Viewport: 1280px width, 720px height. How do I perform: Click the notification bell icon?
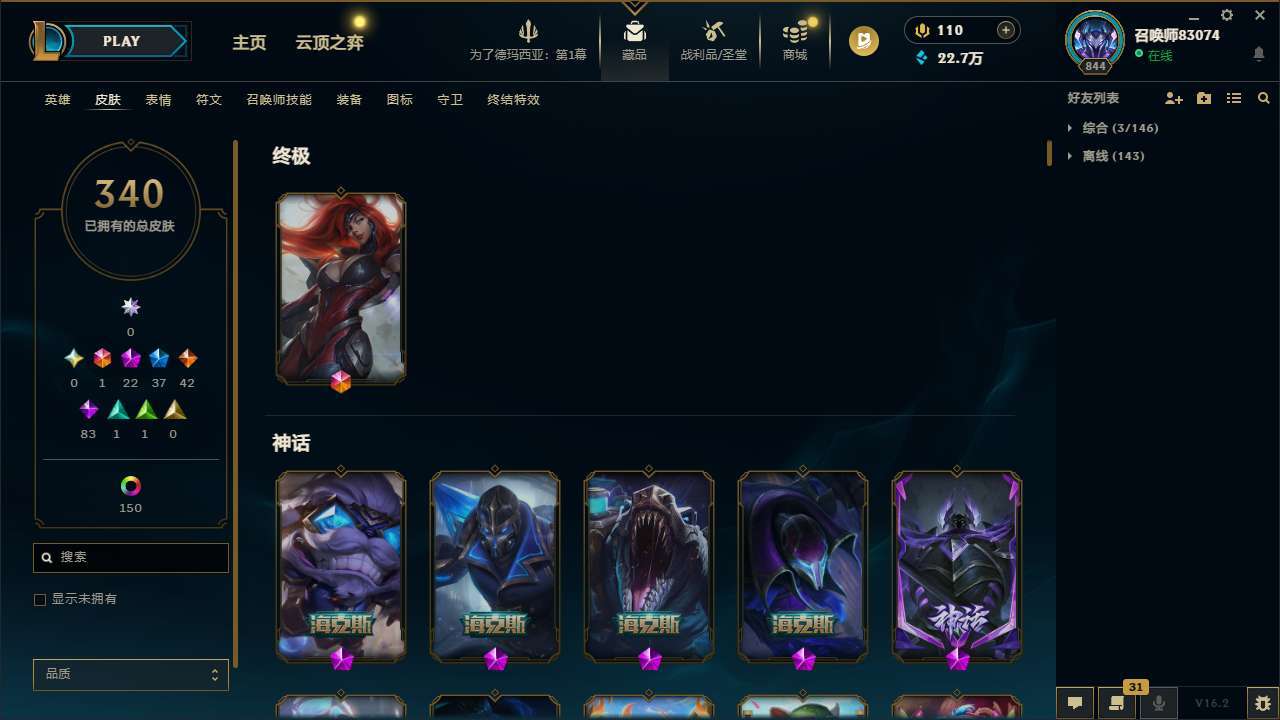[1259, 53]
